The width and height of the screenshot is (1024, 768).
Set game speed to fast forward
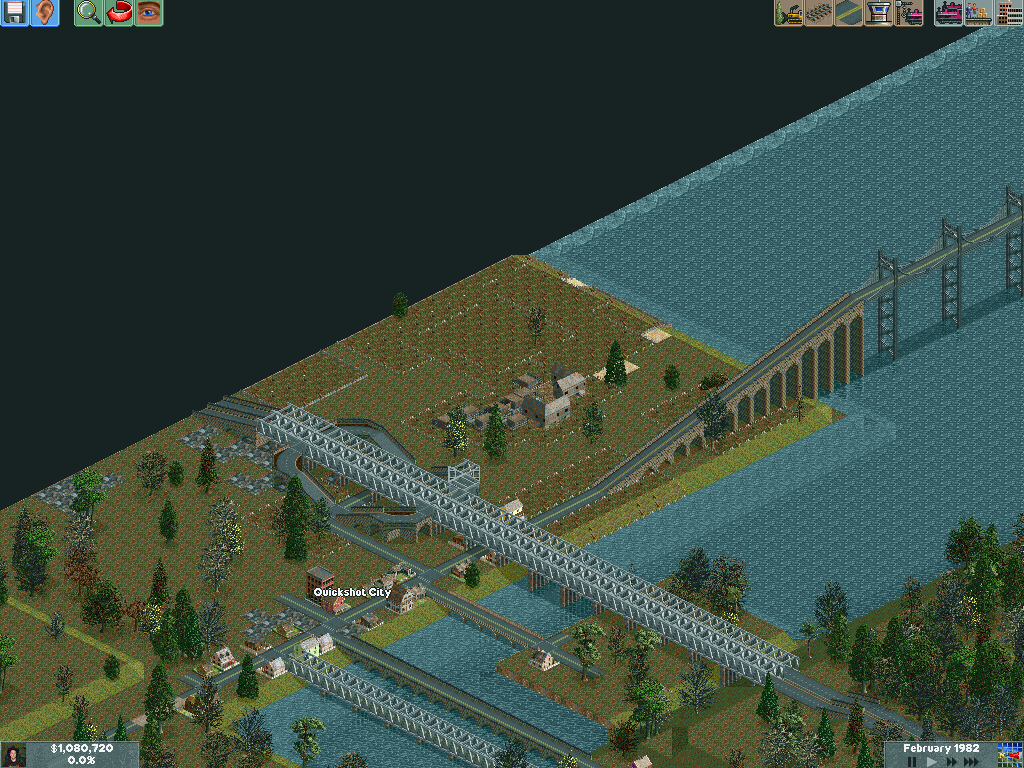tap(951, 762)
